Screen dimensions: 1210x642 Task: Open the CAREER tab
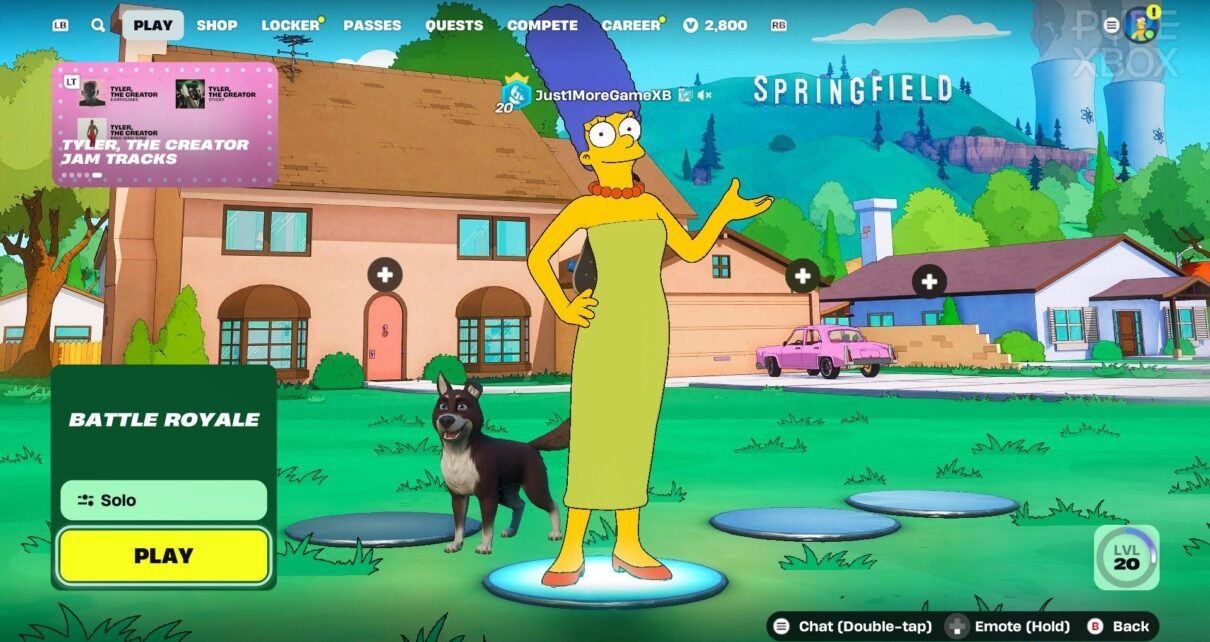pyautogui.click(x=631, y=25)
